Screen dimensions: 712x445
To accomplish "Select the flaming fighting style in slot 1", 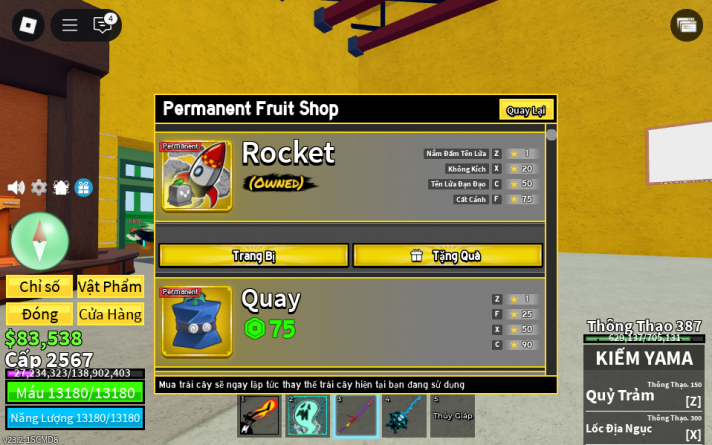I will click(259, 416).
